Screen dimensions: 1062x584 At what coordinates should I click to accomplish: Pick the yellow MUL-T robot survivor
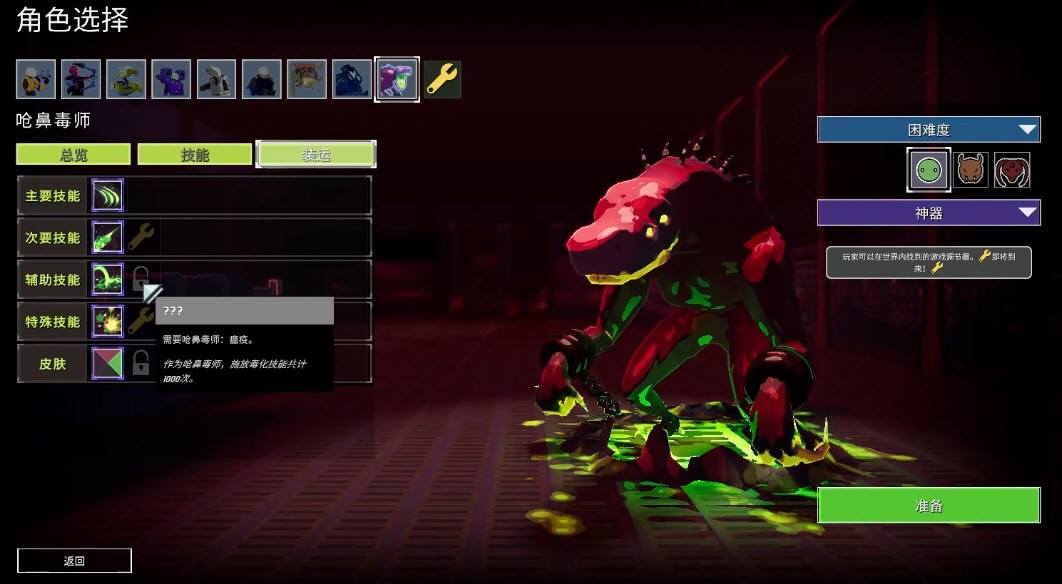click(126, 79)
